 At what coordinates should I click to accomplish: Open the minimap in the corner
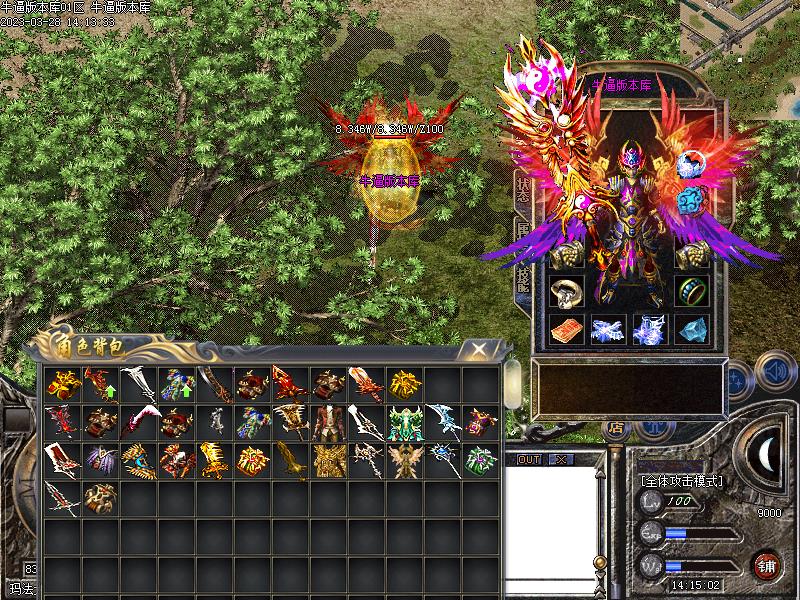click(741, 28)
